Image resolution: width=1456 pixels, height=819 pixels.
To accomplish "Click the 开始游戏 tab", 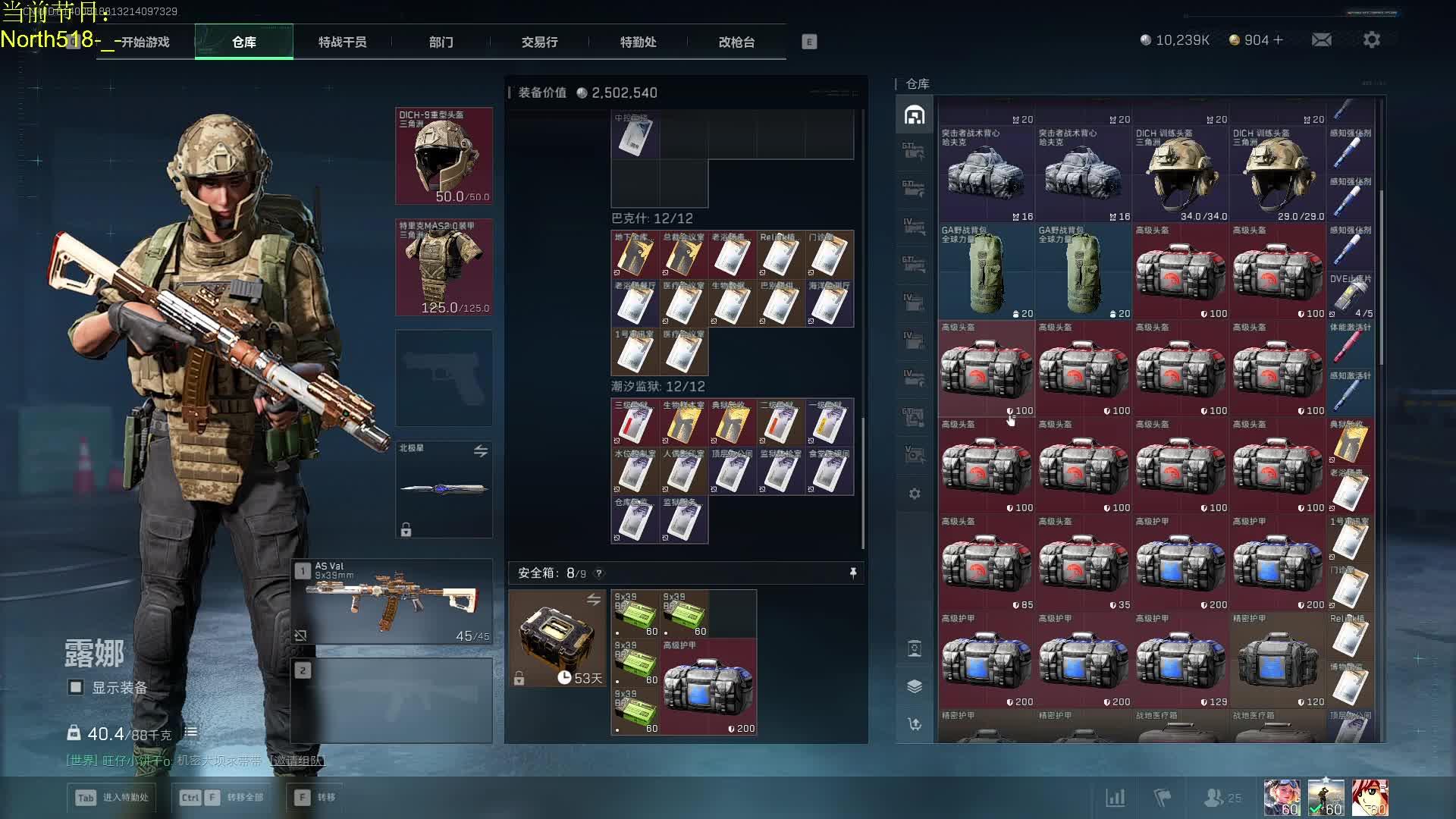I will (x=145, y=42).
